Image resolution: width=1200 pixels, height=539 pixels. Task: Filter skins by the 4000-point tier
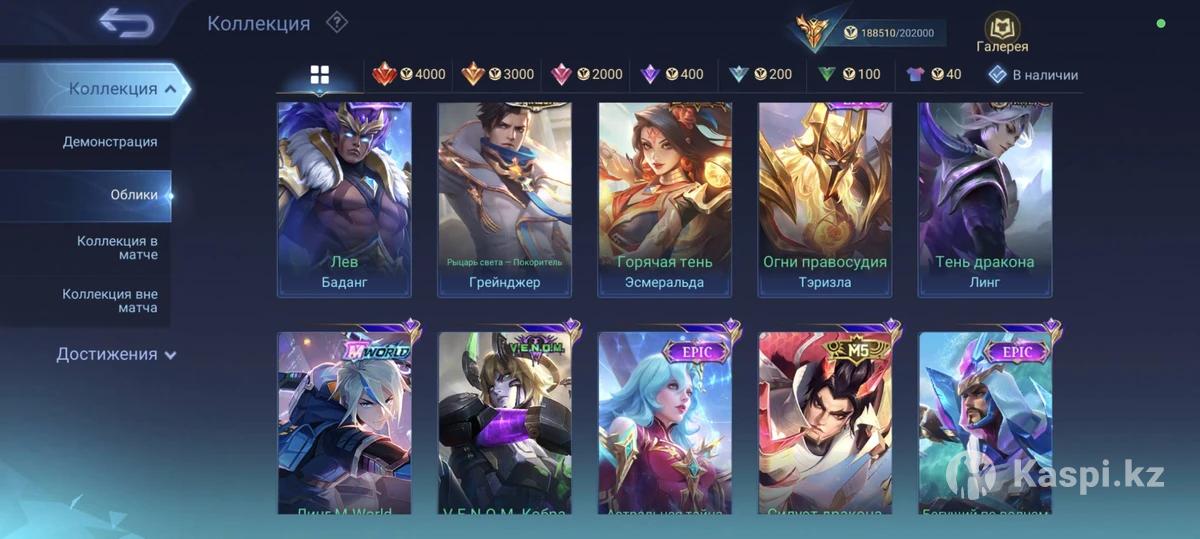(x=409, y=74)
